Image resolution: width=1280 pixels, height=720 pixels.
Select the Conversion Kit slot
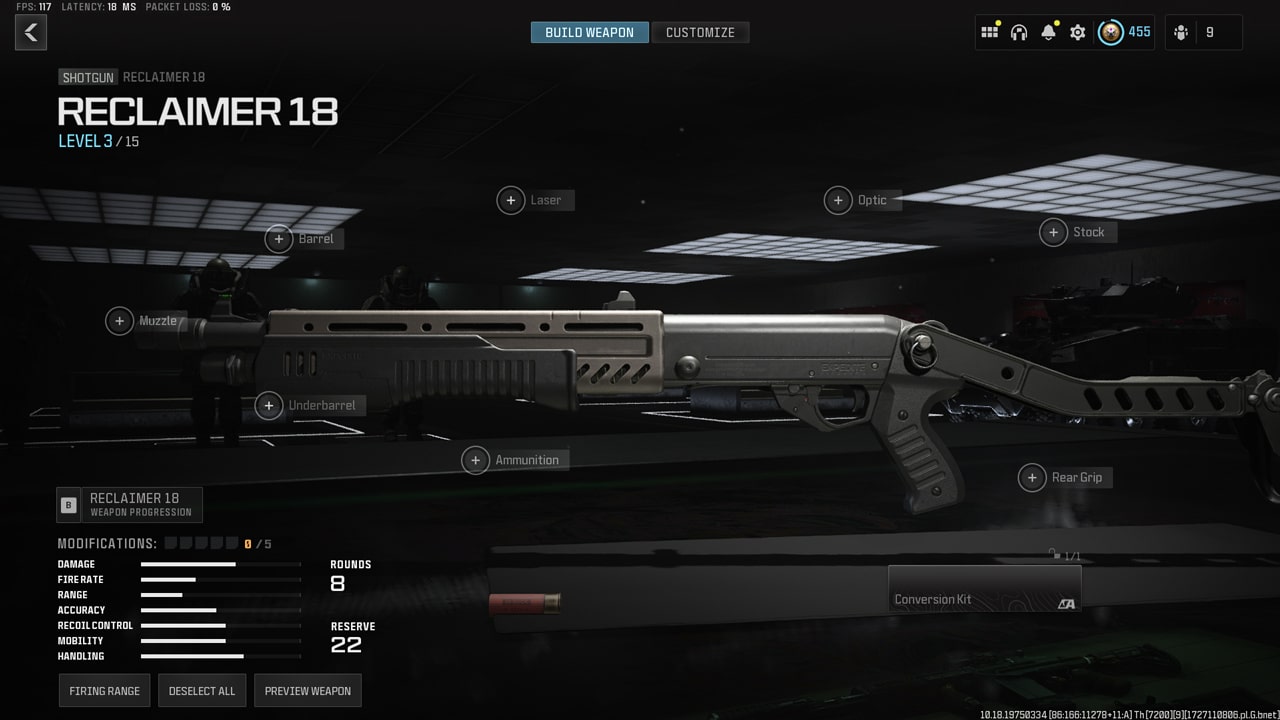984,588
